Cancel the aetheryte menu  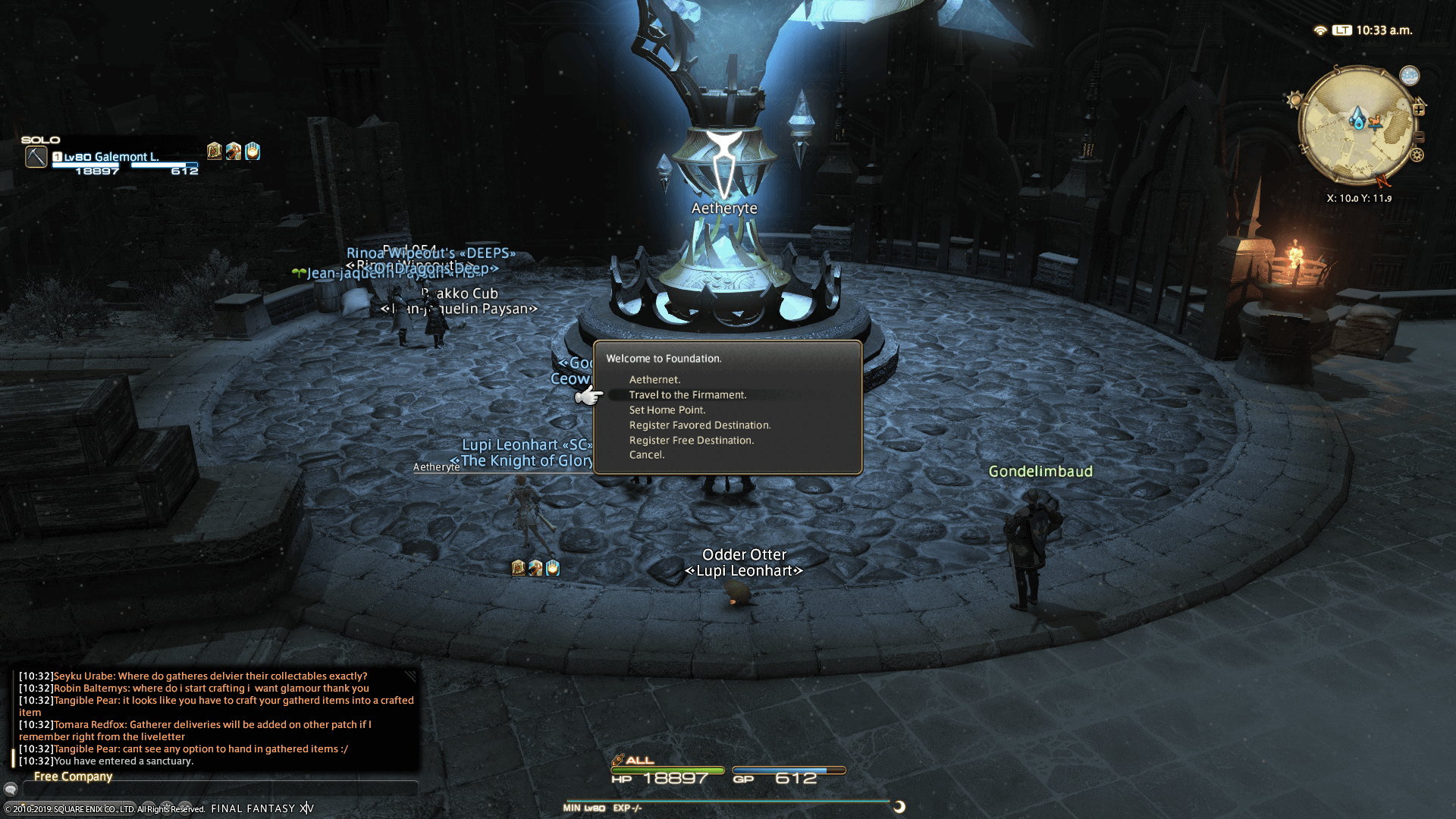point(646,455)
